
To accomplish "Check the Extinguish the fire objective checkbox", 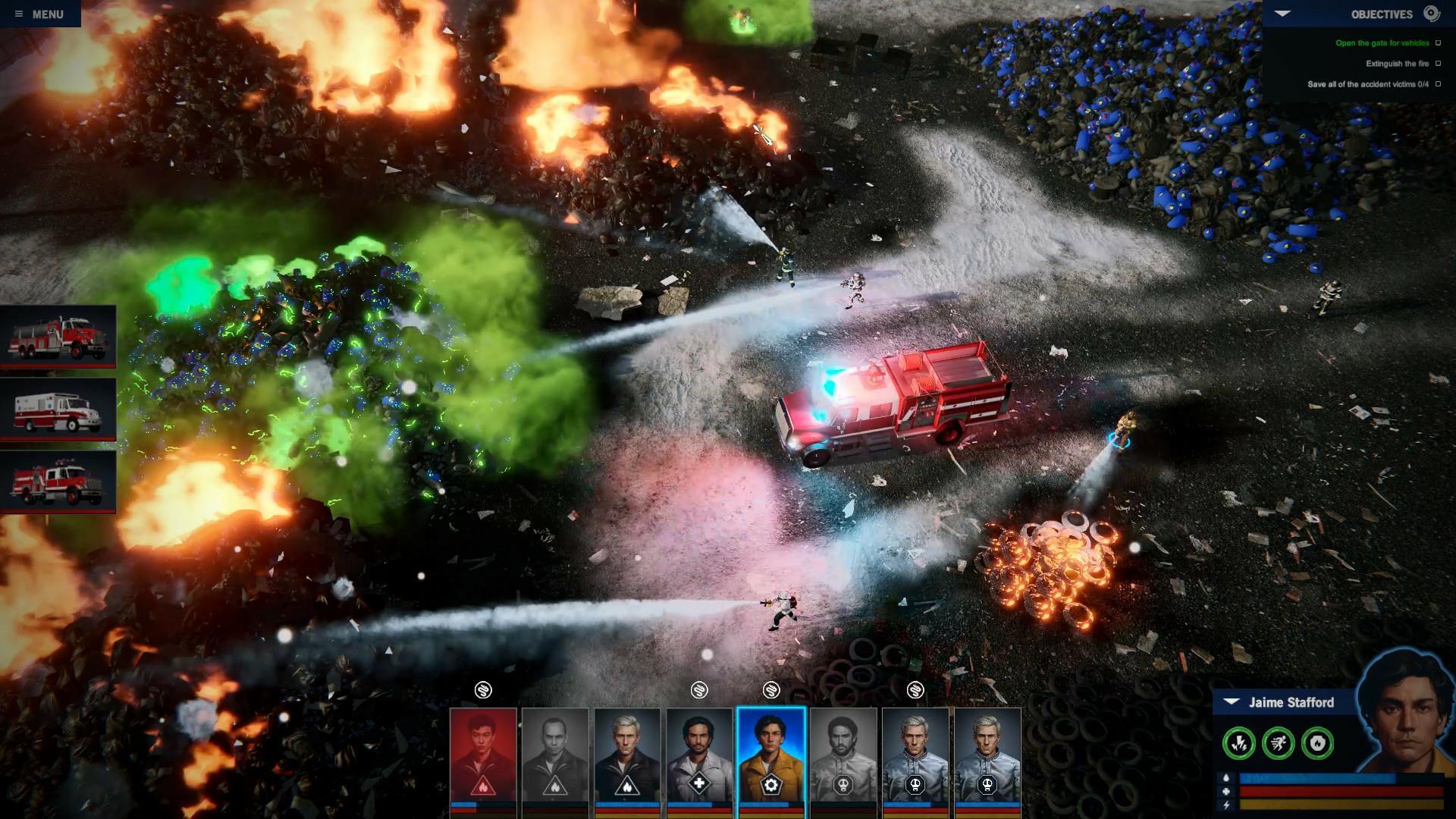I will pyautogui.click(x=1439, y=64).
